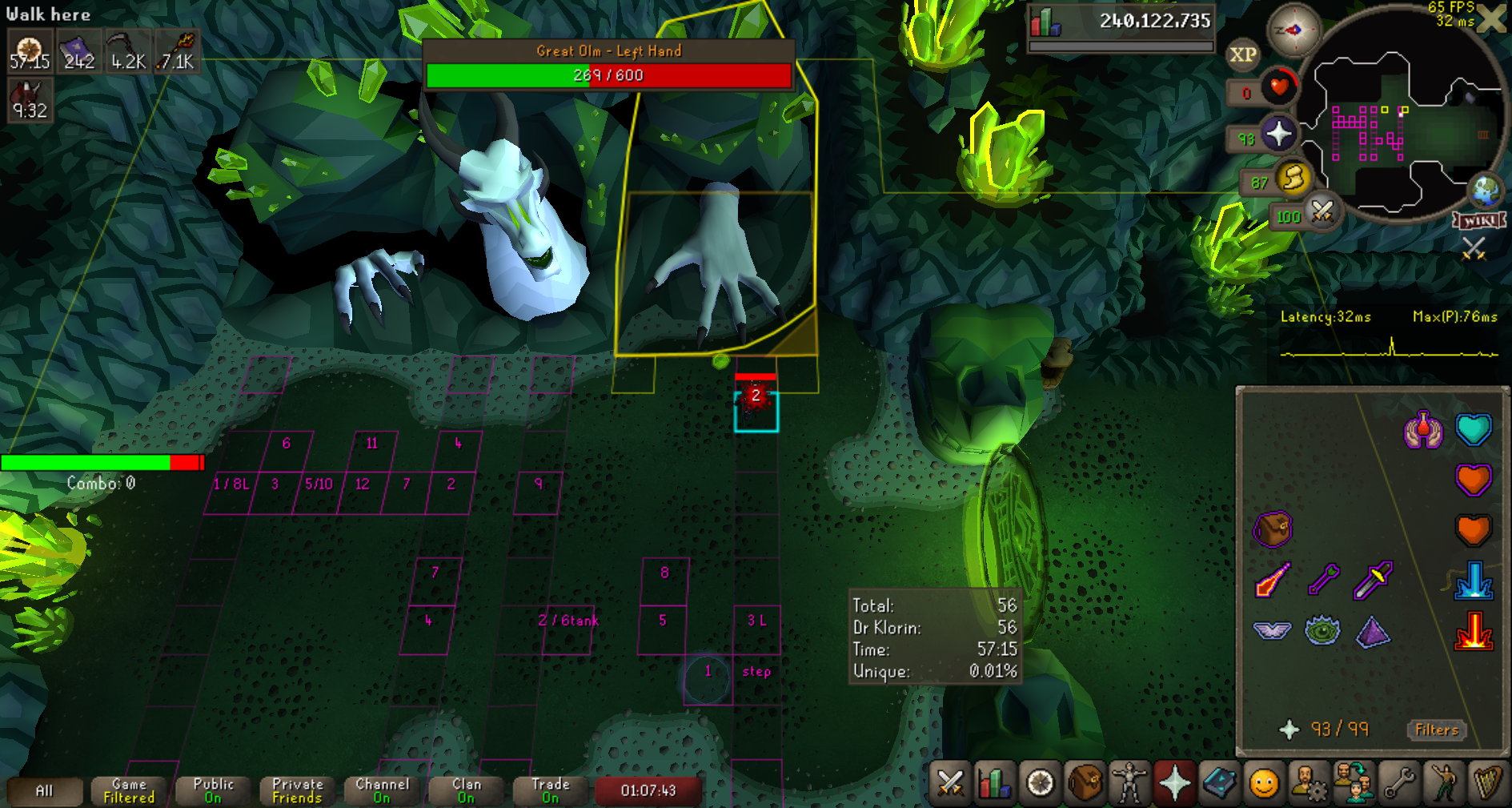
Task: Open the smiley face friends tab
Action: pyautogui.click(x=1264, y=783)
